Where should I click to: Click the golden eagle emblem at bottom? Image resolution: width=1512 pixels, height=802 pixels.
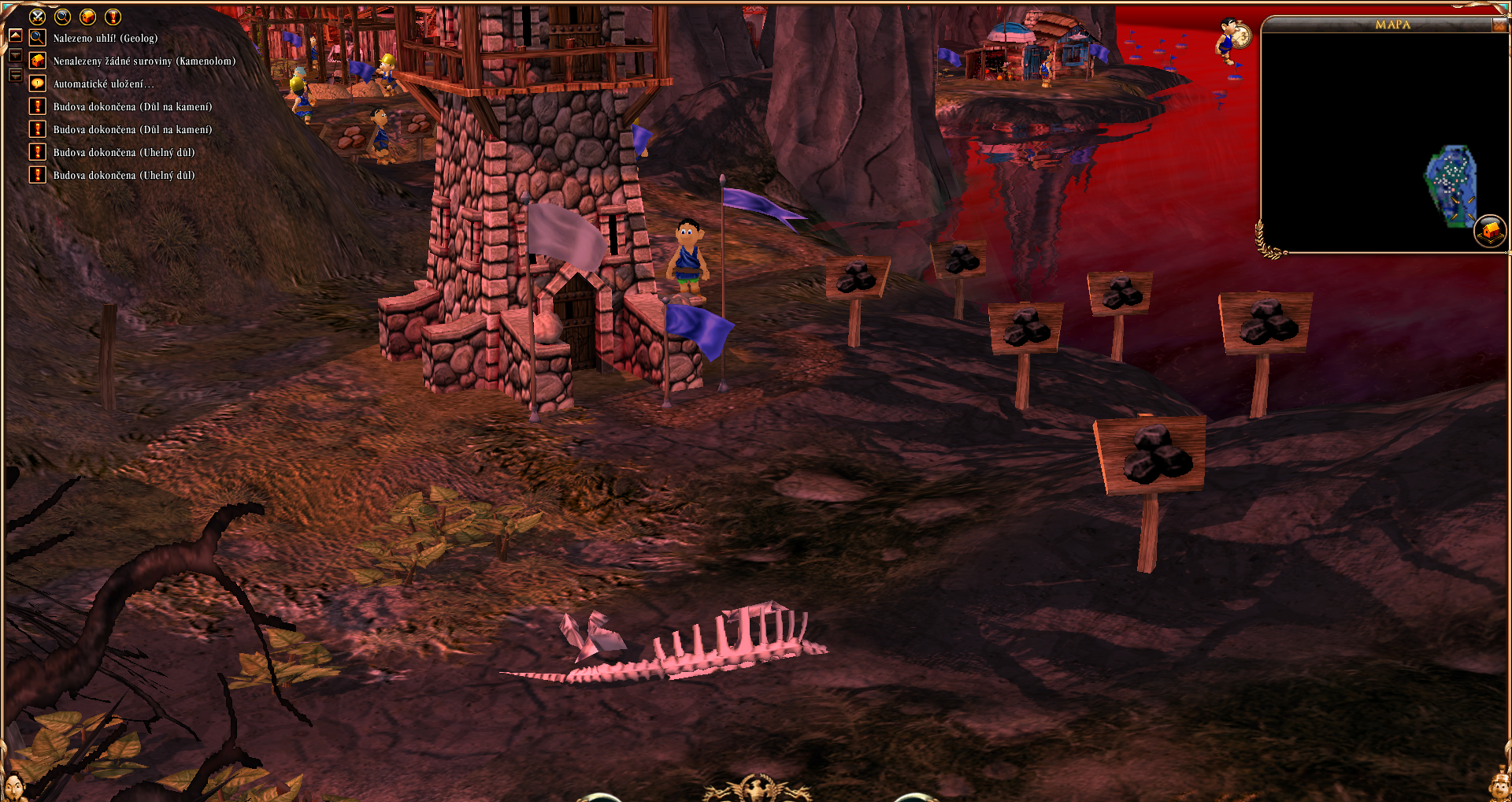click(x=755, y=789)
